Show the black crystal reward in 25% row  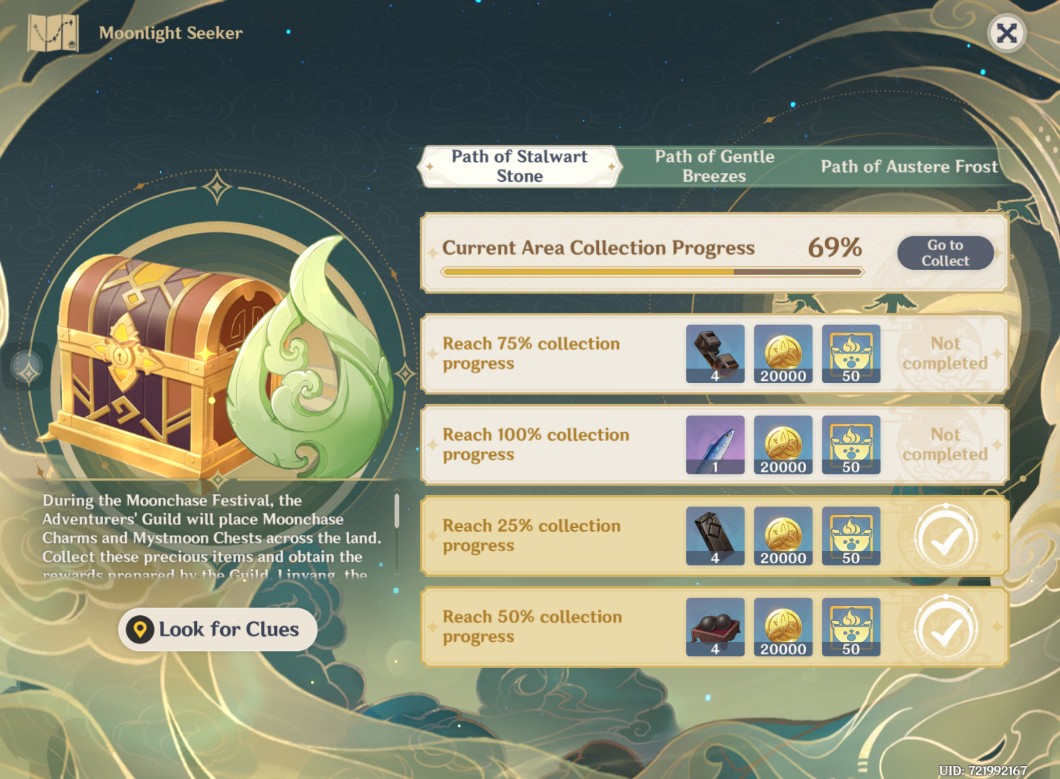click(715, 536)
